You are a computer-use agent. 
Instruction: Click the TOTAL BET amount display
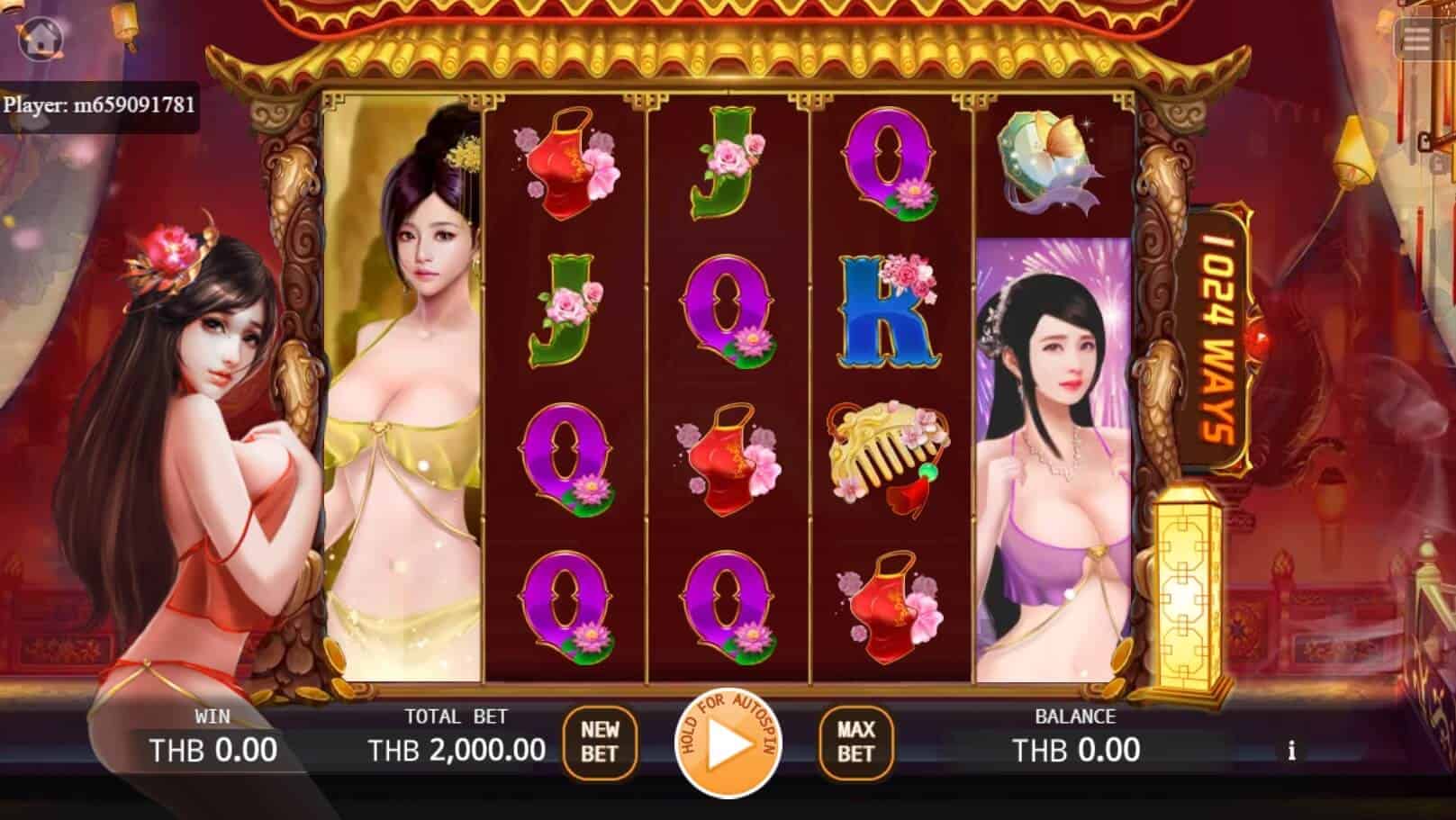(x=457, y=746)
